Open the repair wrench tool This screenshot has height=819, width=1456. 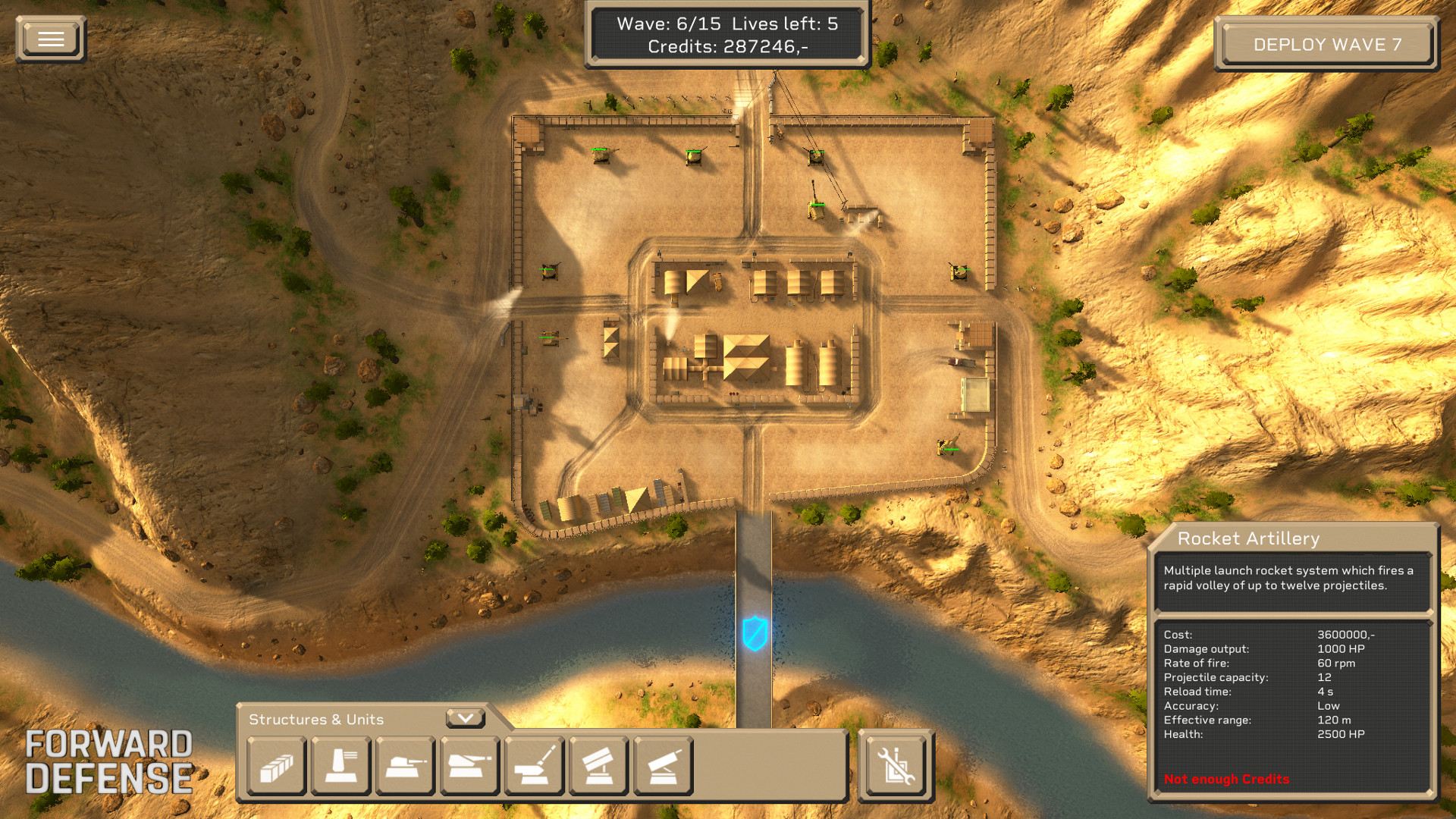pos(896,764)
